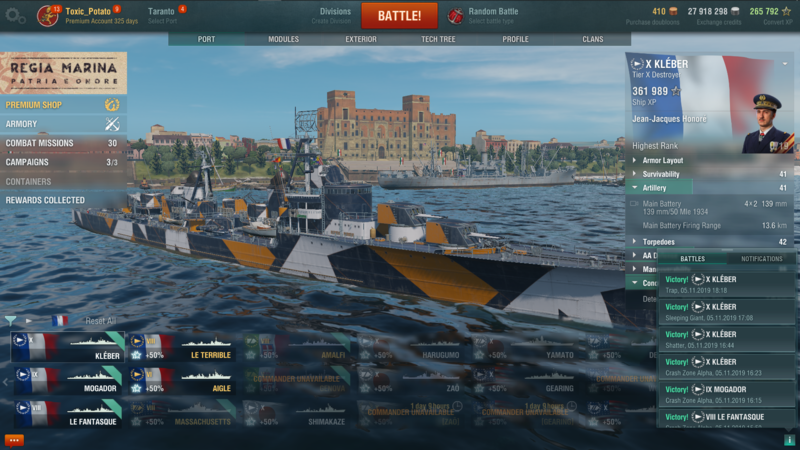Show Combat Missions

pos(40,143)
